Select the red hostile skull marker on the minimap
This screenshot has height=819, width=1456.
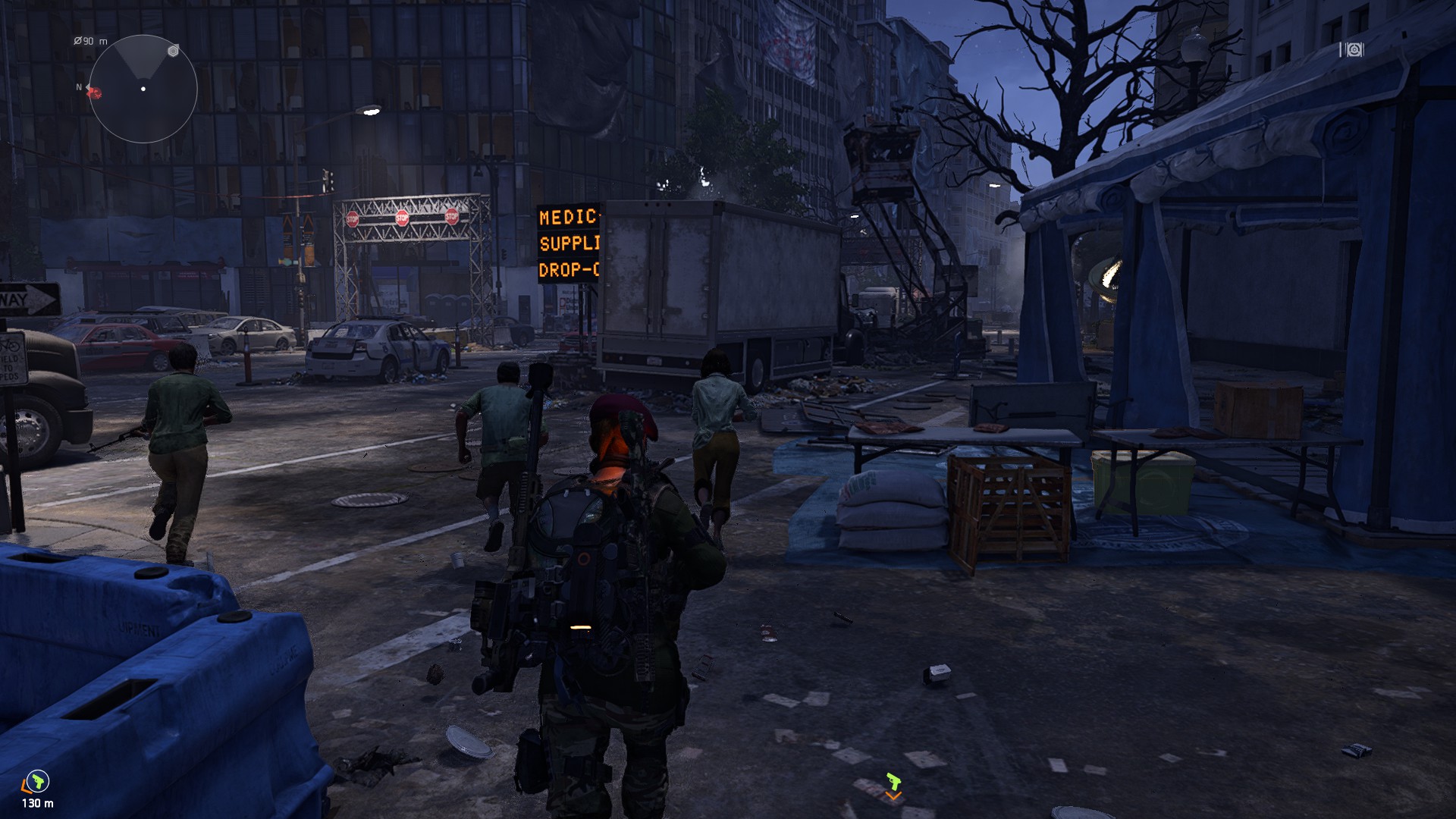coord(96,93)
